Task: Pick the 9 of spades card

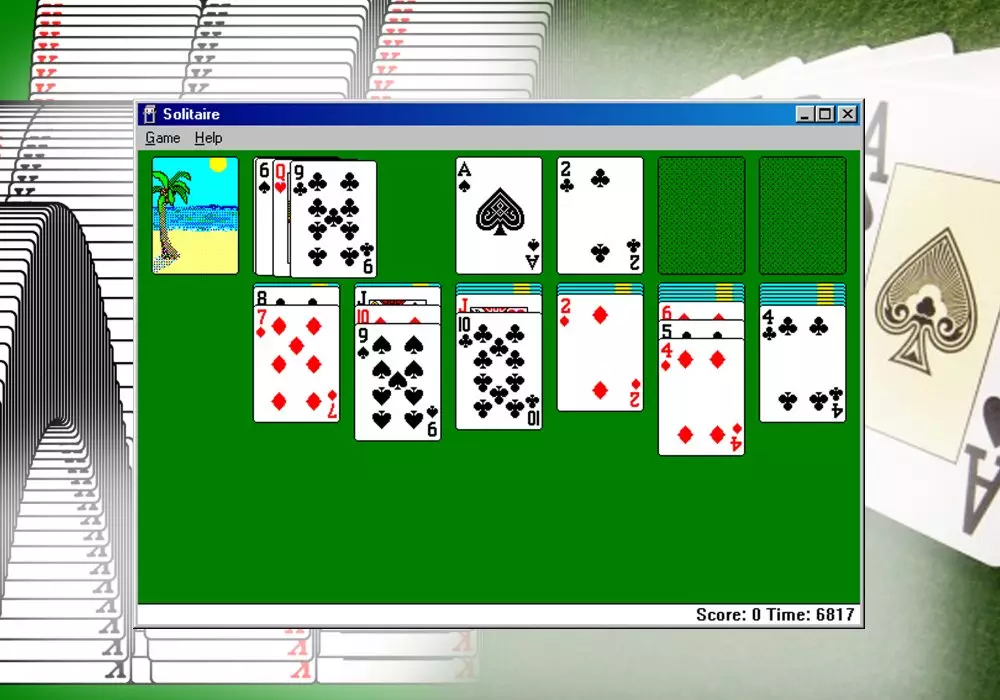Action: tap(397, 384)
